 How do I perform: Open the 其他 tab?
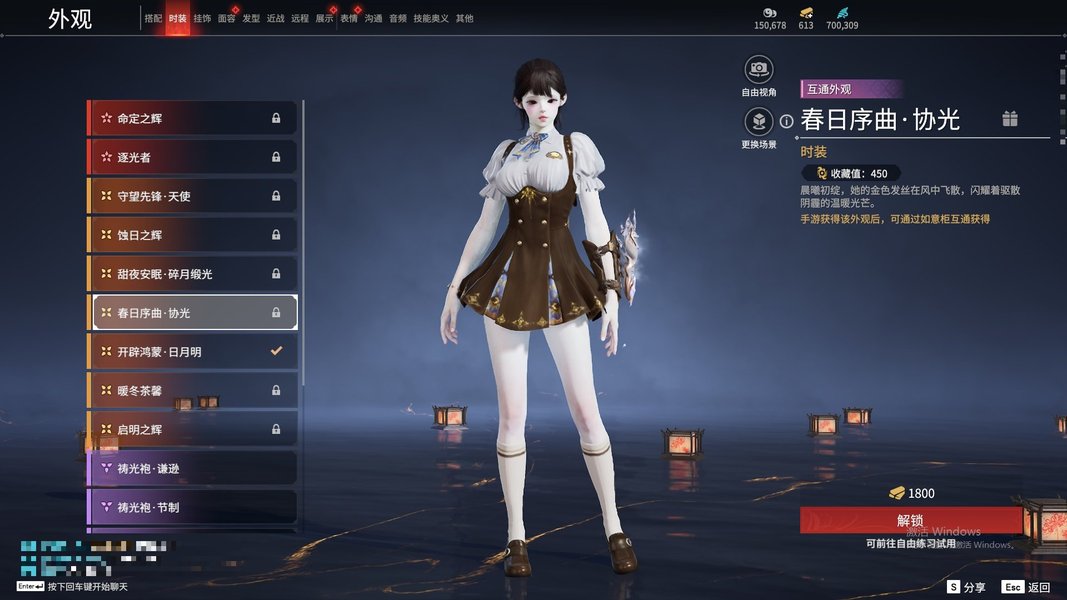coord(464,18)
